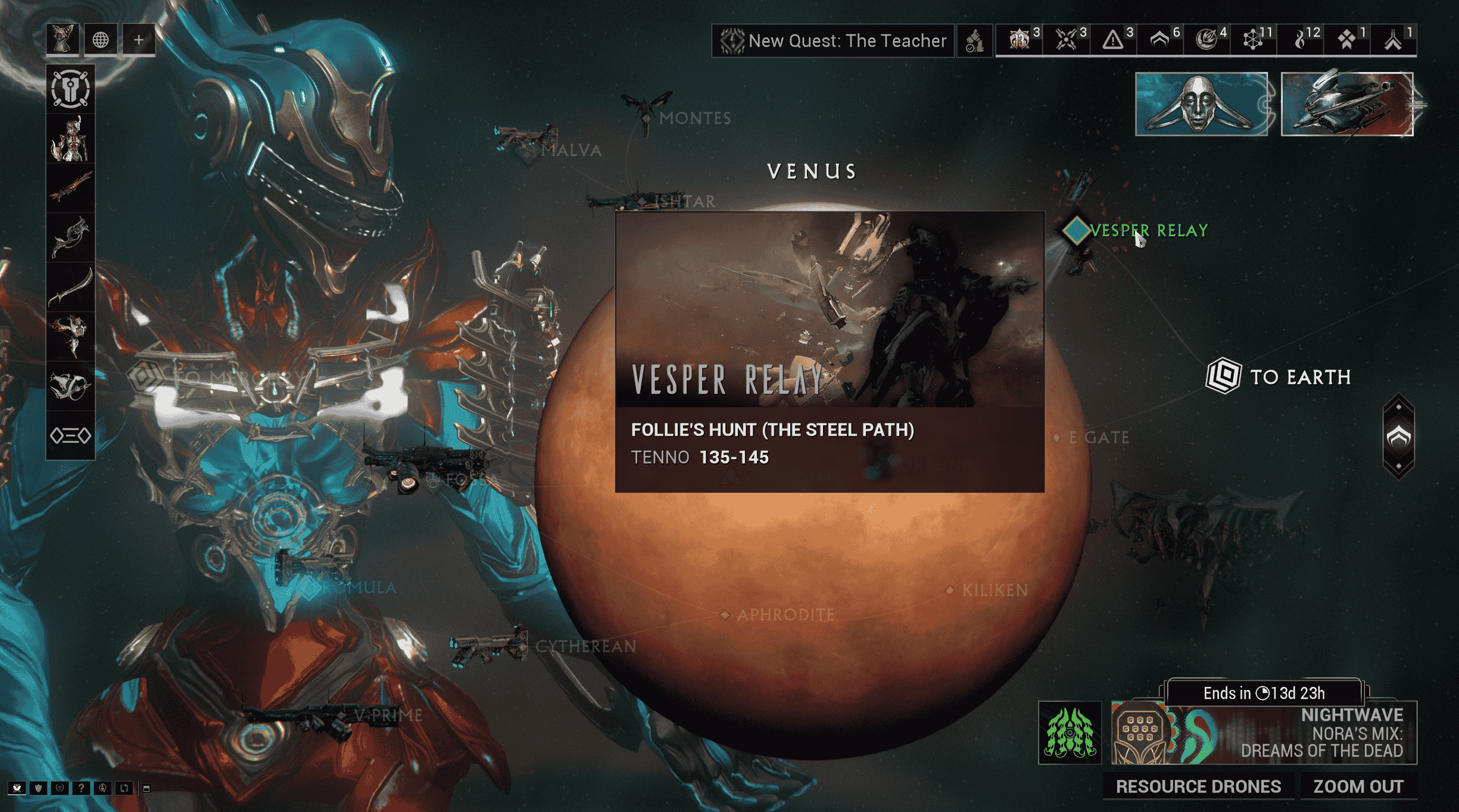Select the Lotus icon in the bottom-left toolbar
Image resolution: width=1459 pixels, height=812 pixels.
tap(17, 789)
